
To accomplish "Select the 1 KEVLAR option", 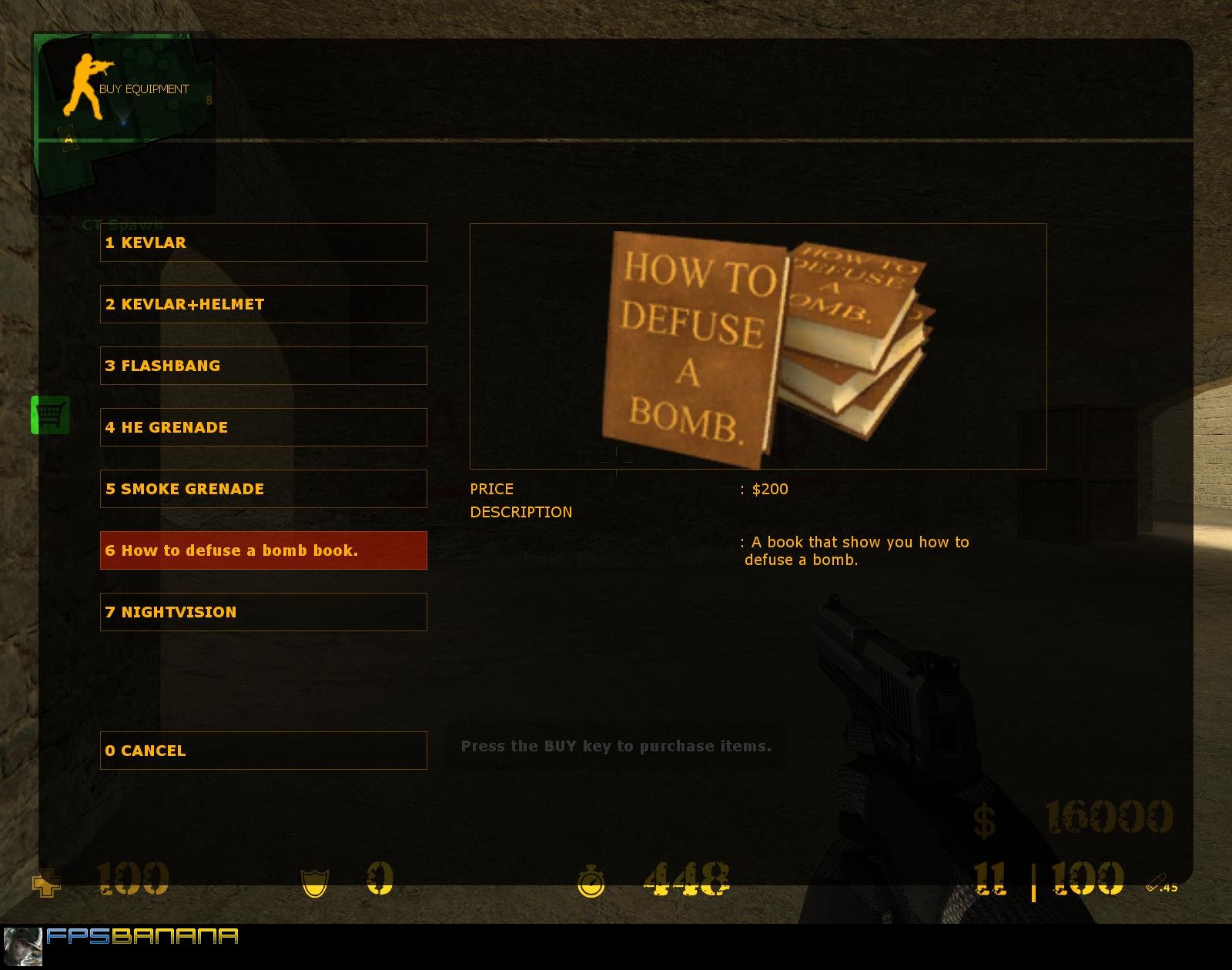I will point(263,242).
